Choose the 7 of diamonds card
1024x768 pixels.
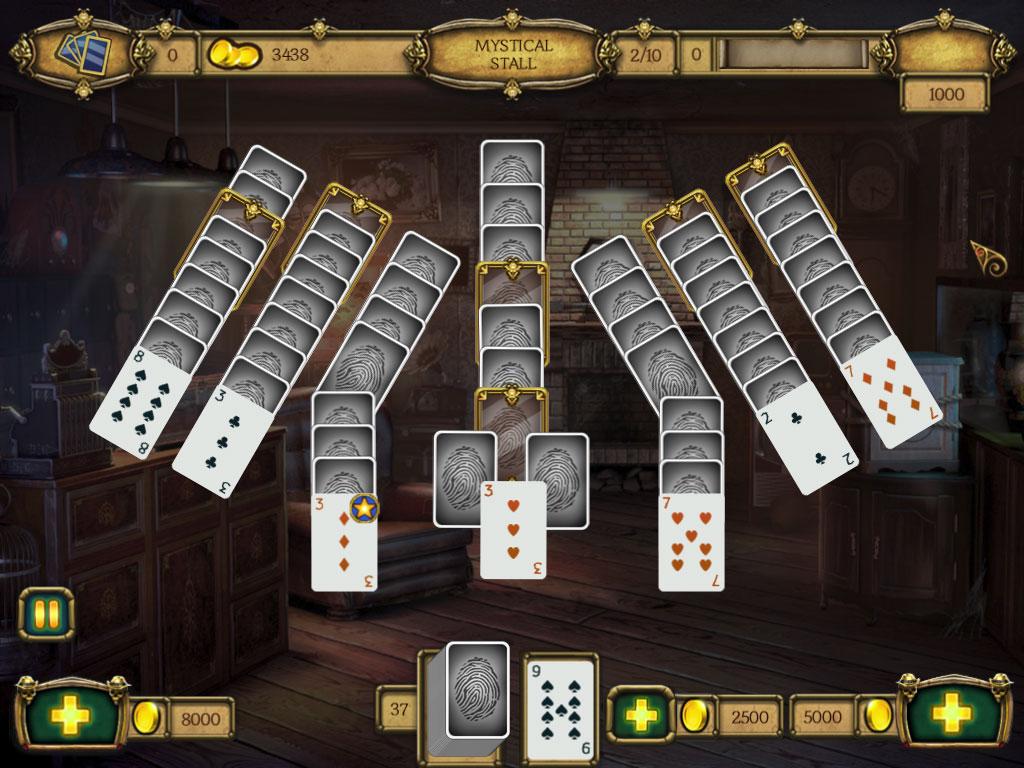[x=890, y=393]
